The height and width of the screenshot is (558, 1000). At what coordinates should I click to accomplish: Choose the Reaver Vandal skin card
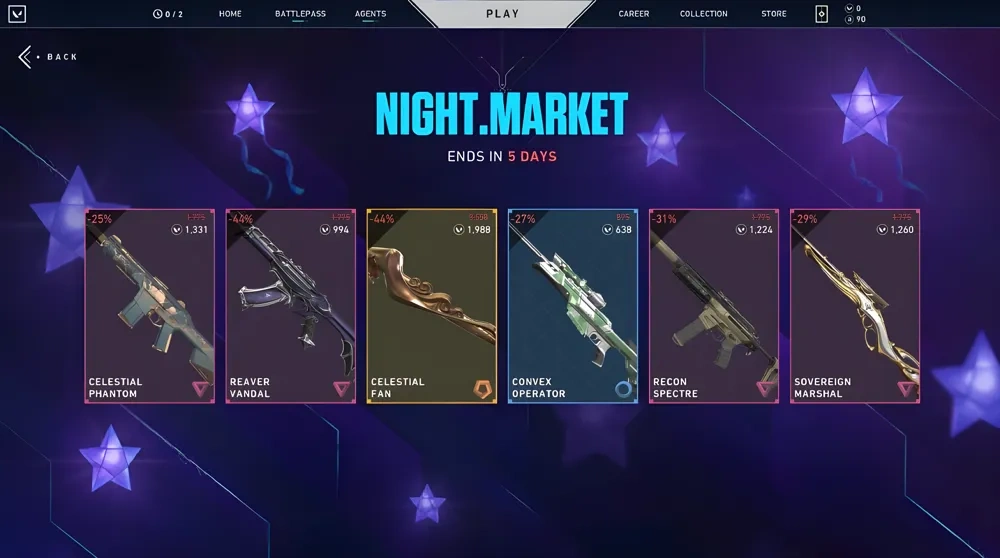(291, 306)
